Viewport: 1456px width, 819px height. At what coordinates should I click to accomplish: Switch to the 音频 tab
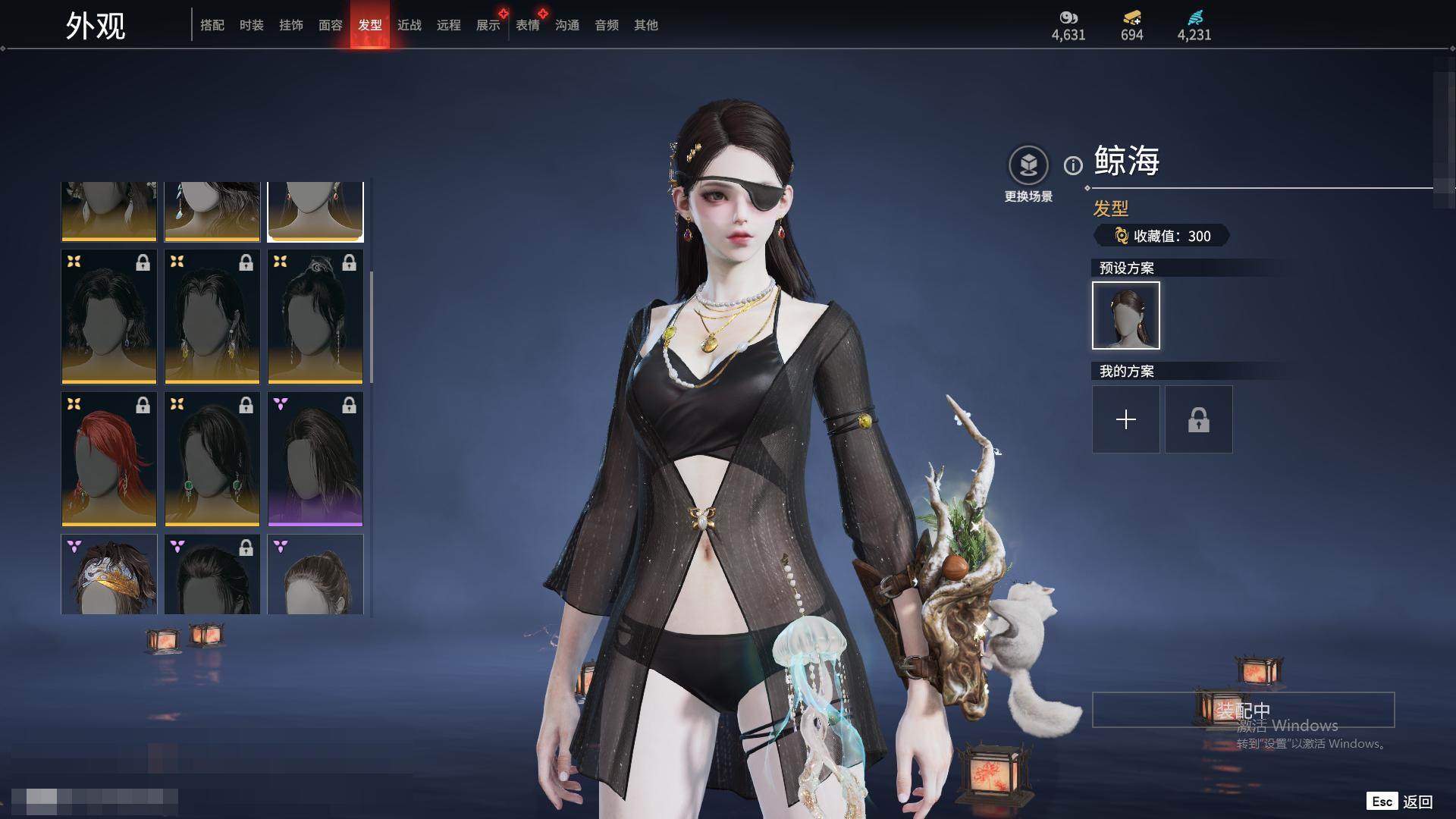(607, 25)
